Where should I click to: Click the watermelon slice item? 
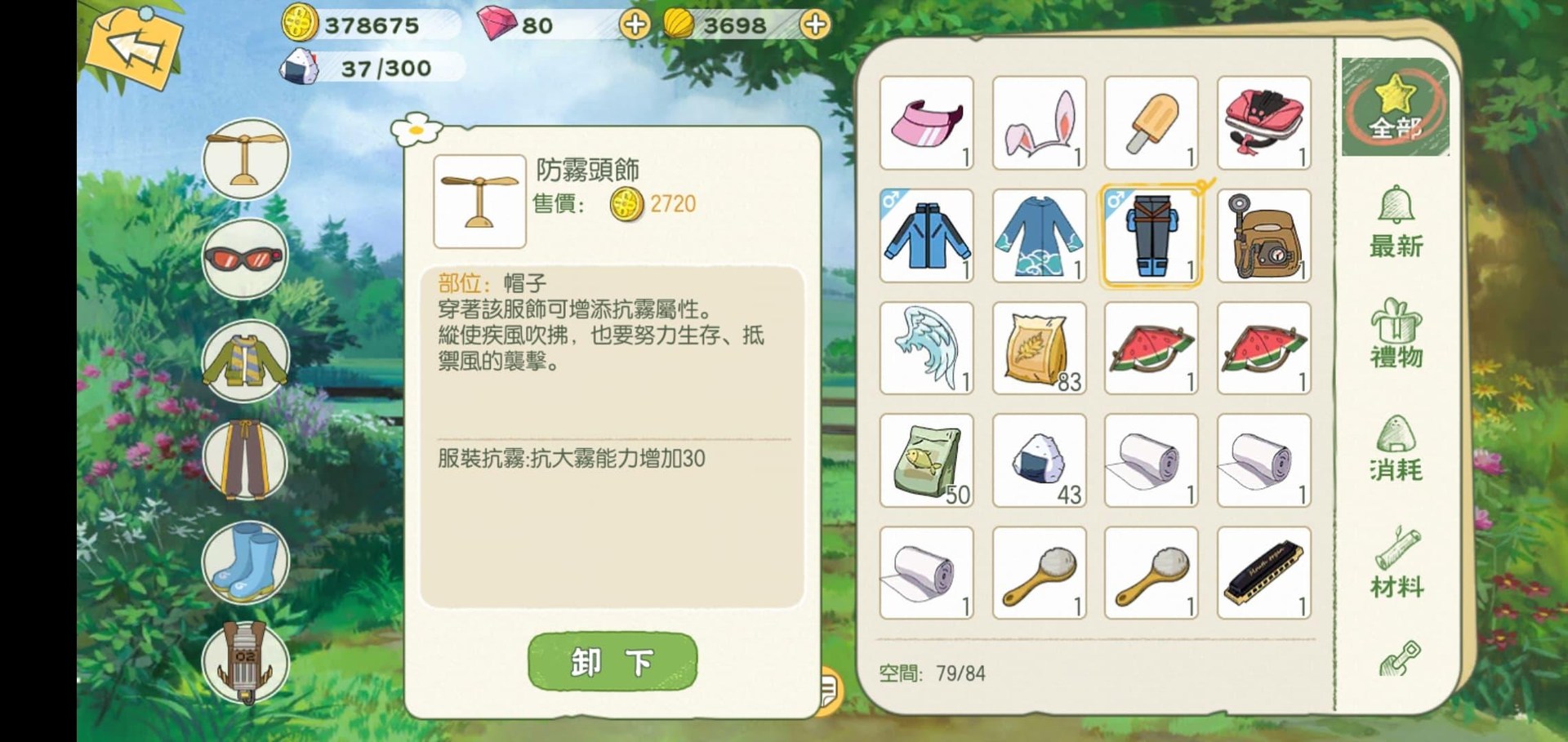click(1151, 349)
